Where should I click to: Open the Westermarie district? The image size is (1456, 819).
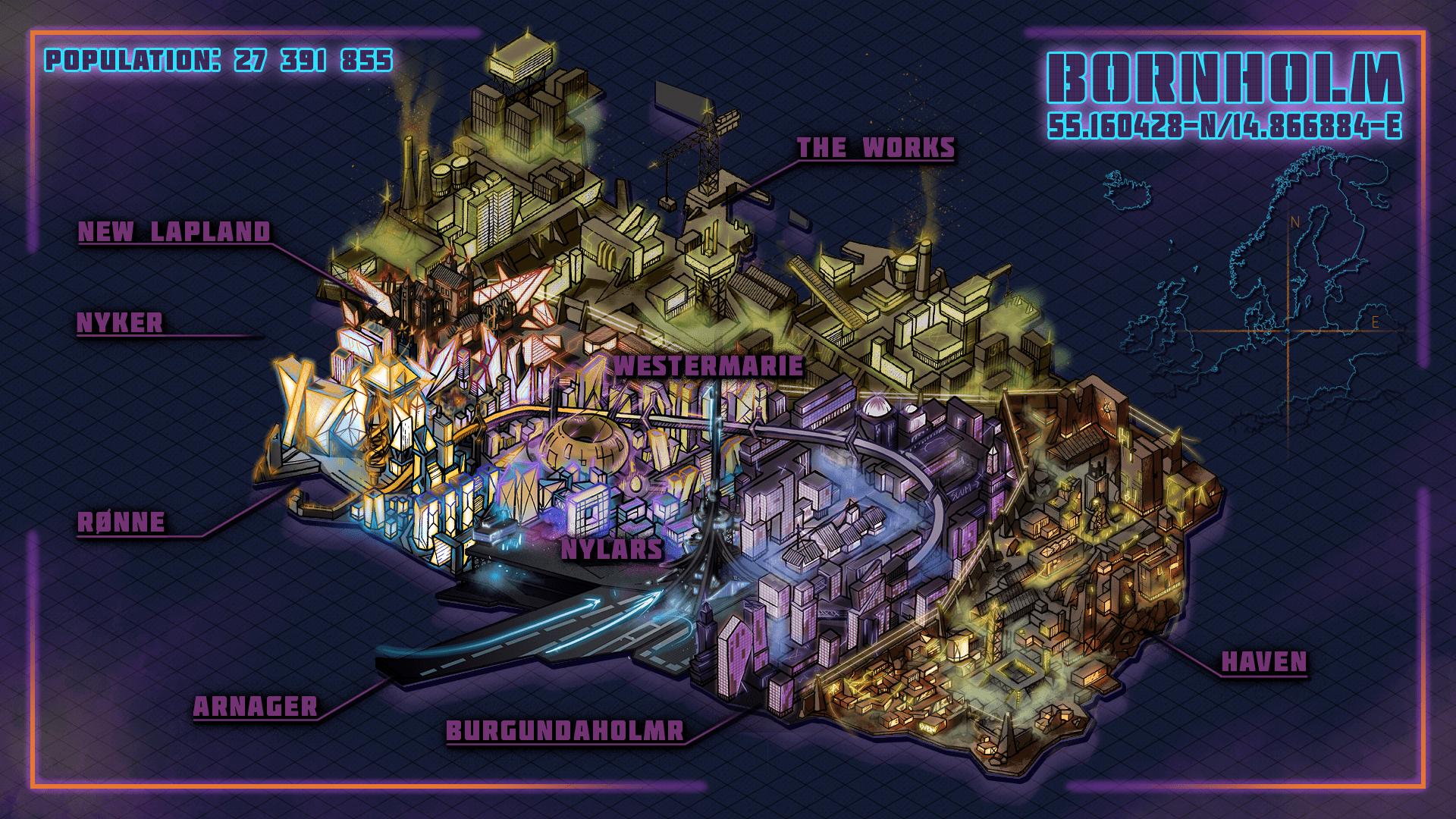click(x=708, y=366)
